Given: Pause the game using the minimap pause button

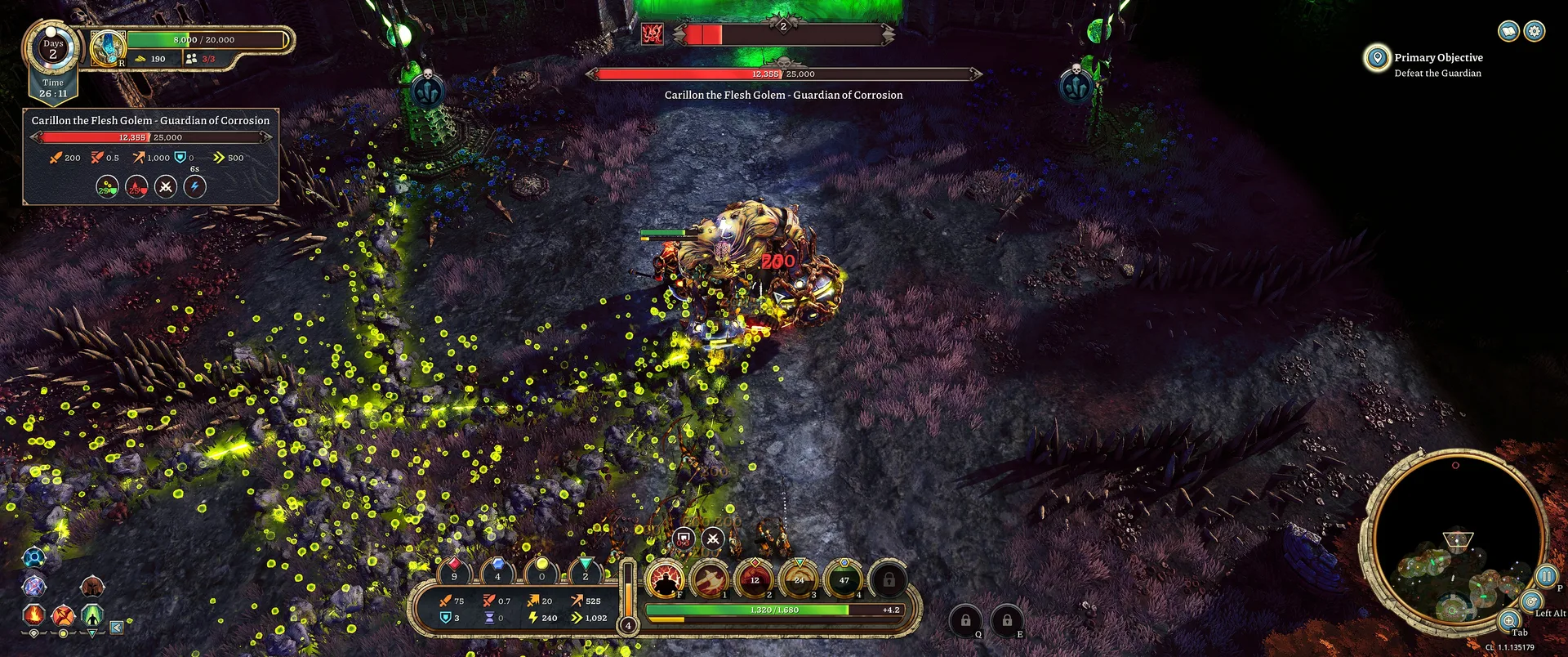Looking at the screenshot, I should click(1546, 576).
